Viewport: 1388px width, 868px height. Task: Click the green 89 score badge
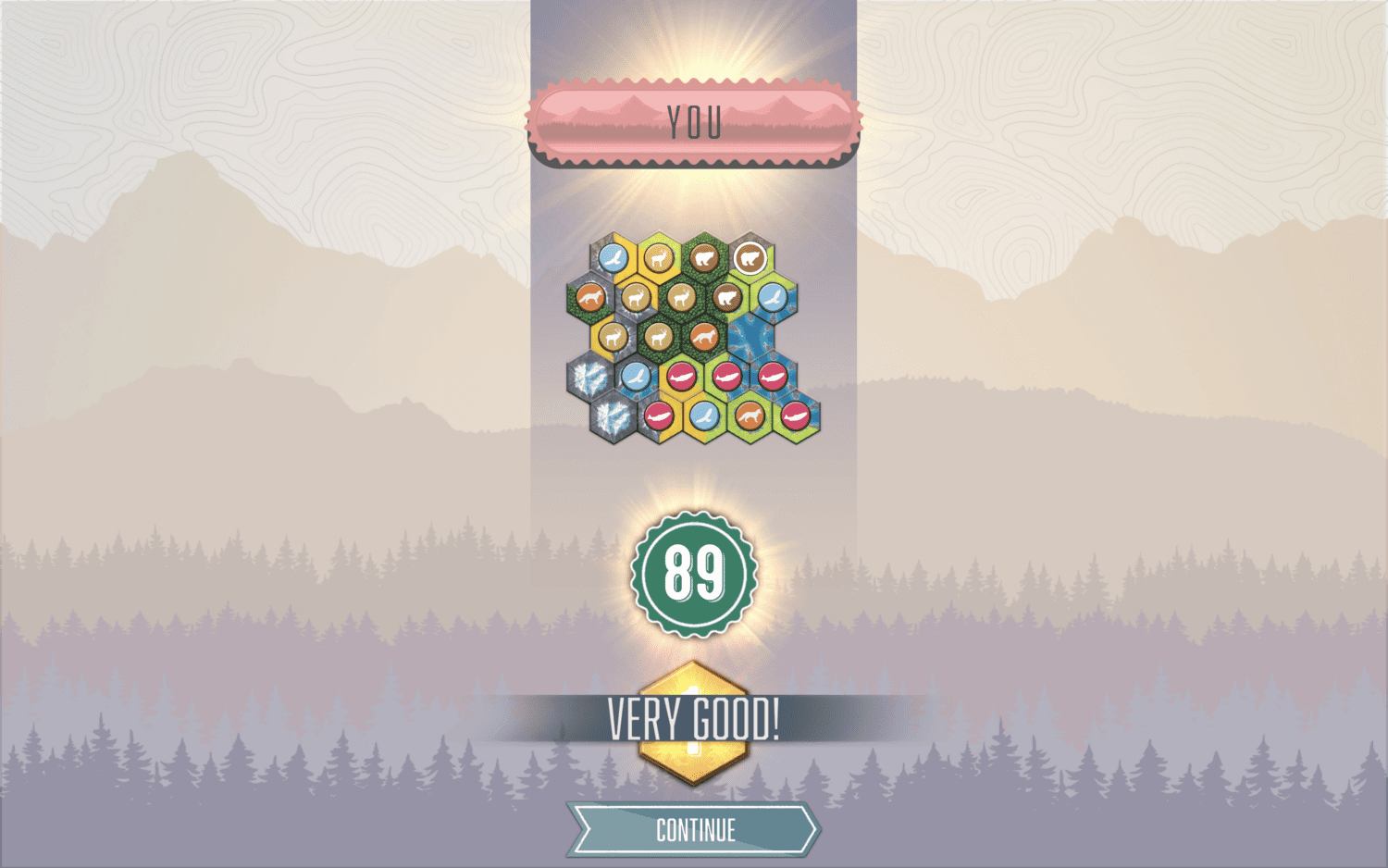(x=692, y=574)
